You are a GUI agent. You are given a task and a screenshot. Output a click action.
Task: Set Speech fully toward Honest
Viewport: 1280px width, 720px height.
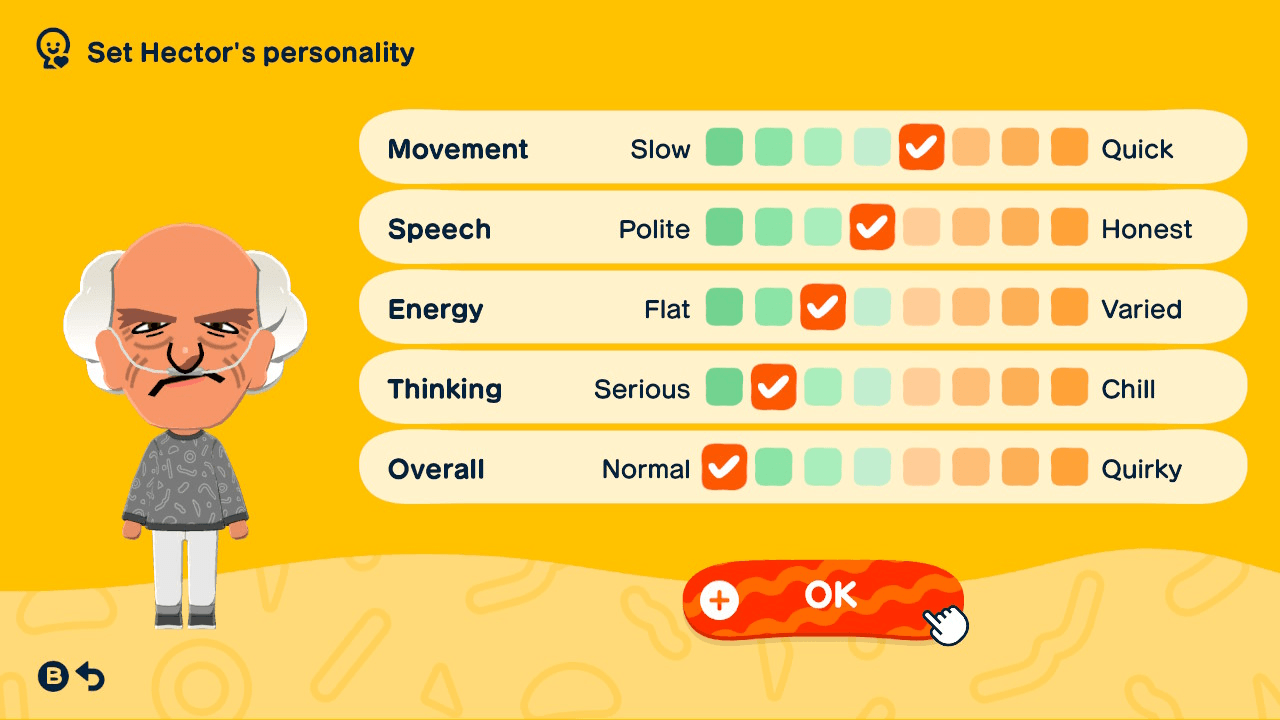(1069, 227)
